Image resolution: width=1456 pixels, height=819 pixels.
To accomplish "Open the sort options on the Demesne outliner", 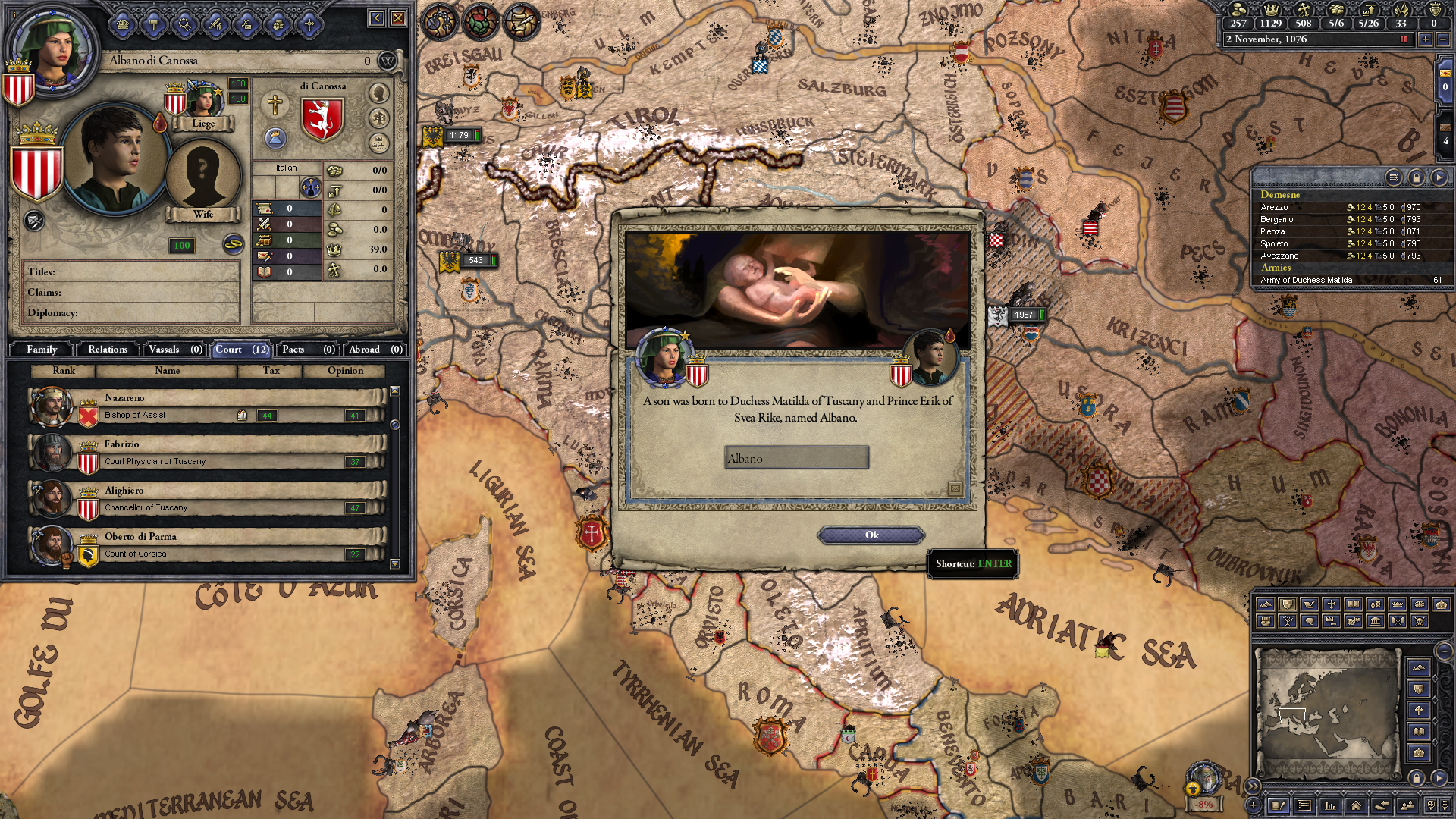I will (x=1394, y=177).
